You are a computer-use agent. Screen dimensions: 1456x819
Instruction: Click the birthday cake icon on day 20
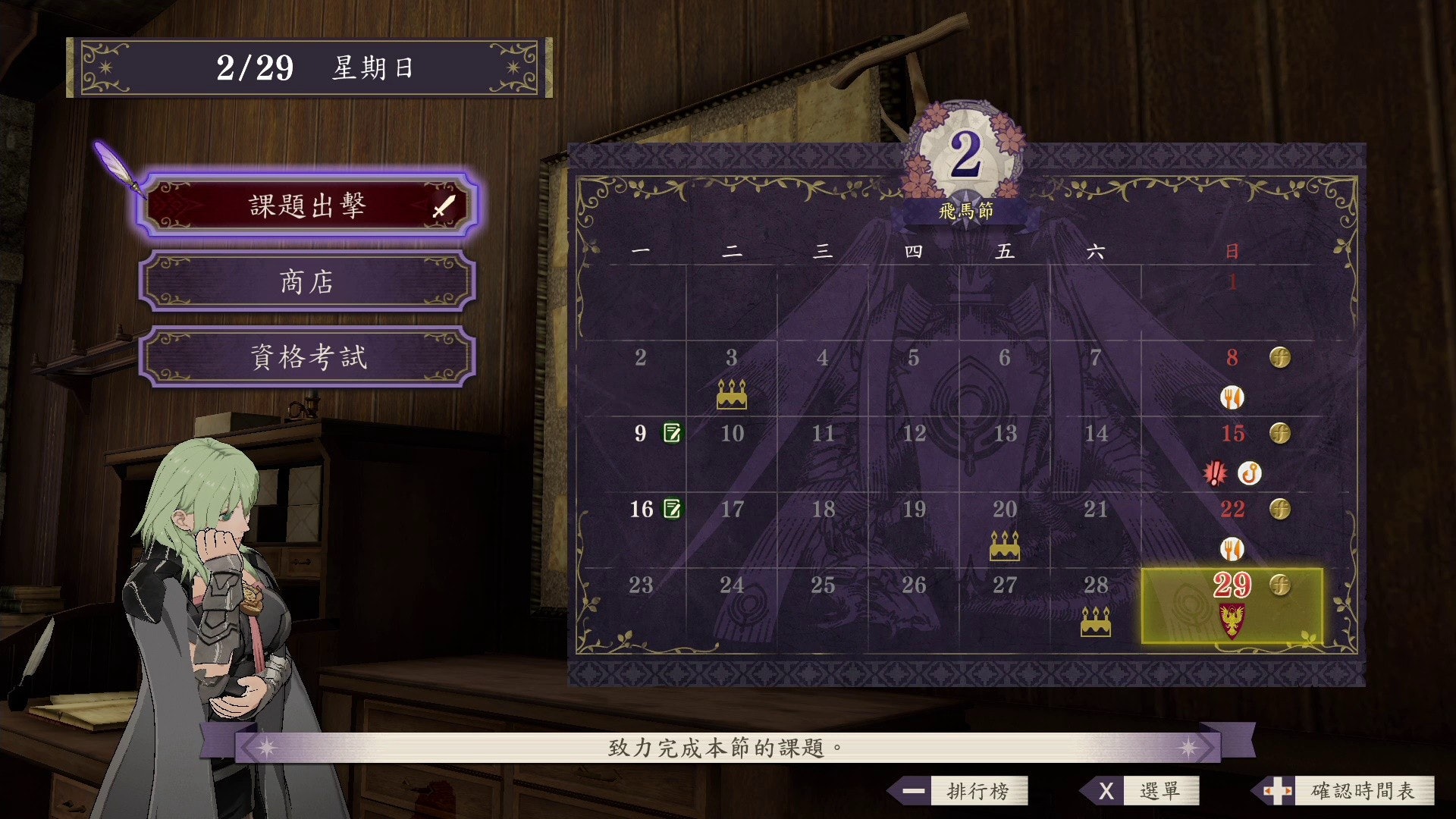pos(1005,546)
